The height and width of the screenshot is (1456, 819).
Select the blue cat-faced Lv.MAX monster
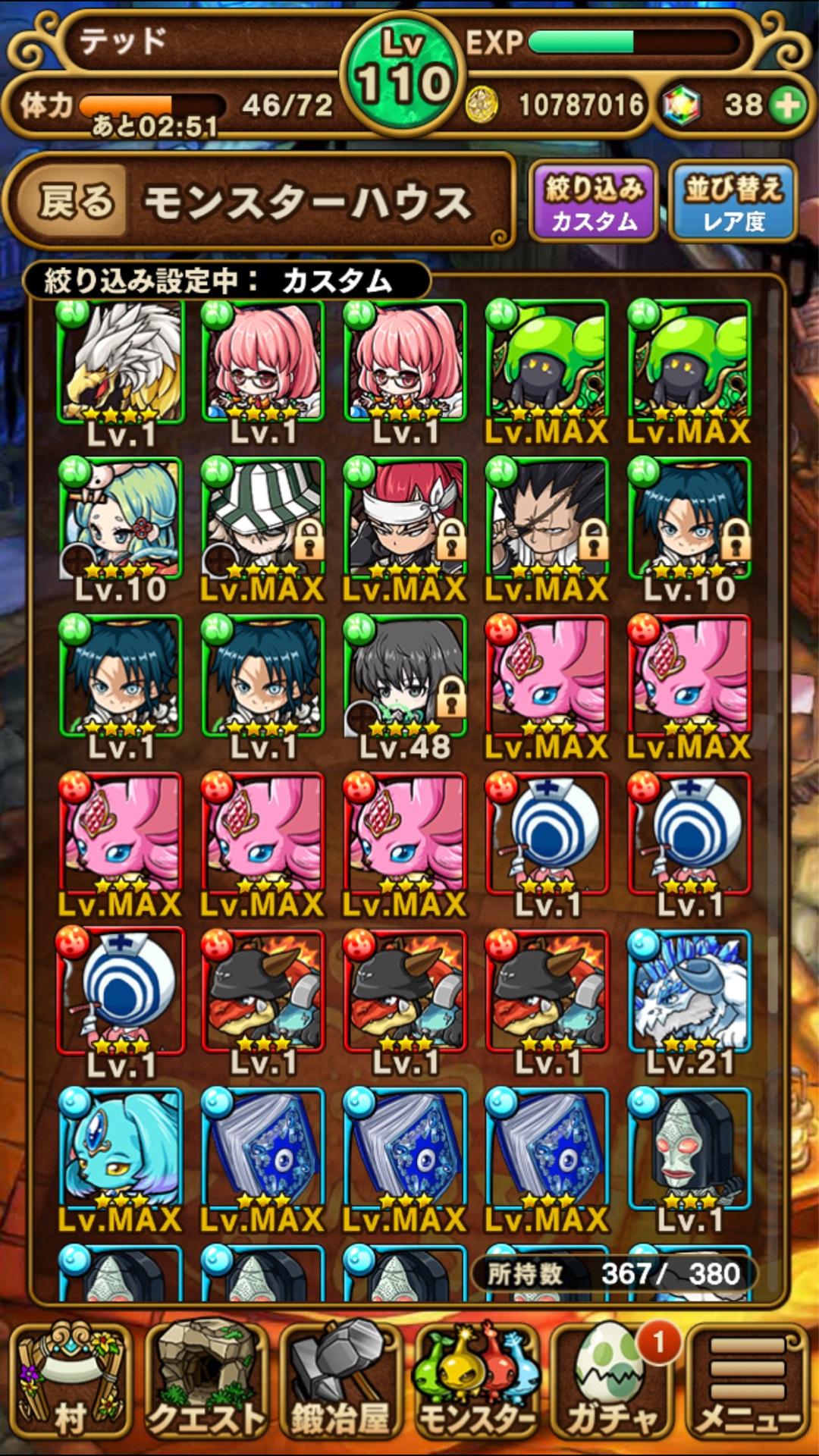(121, 1150)
